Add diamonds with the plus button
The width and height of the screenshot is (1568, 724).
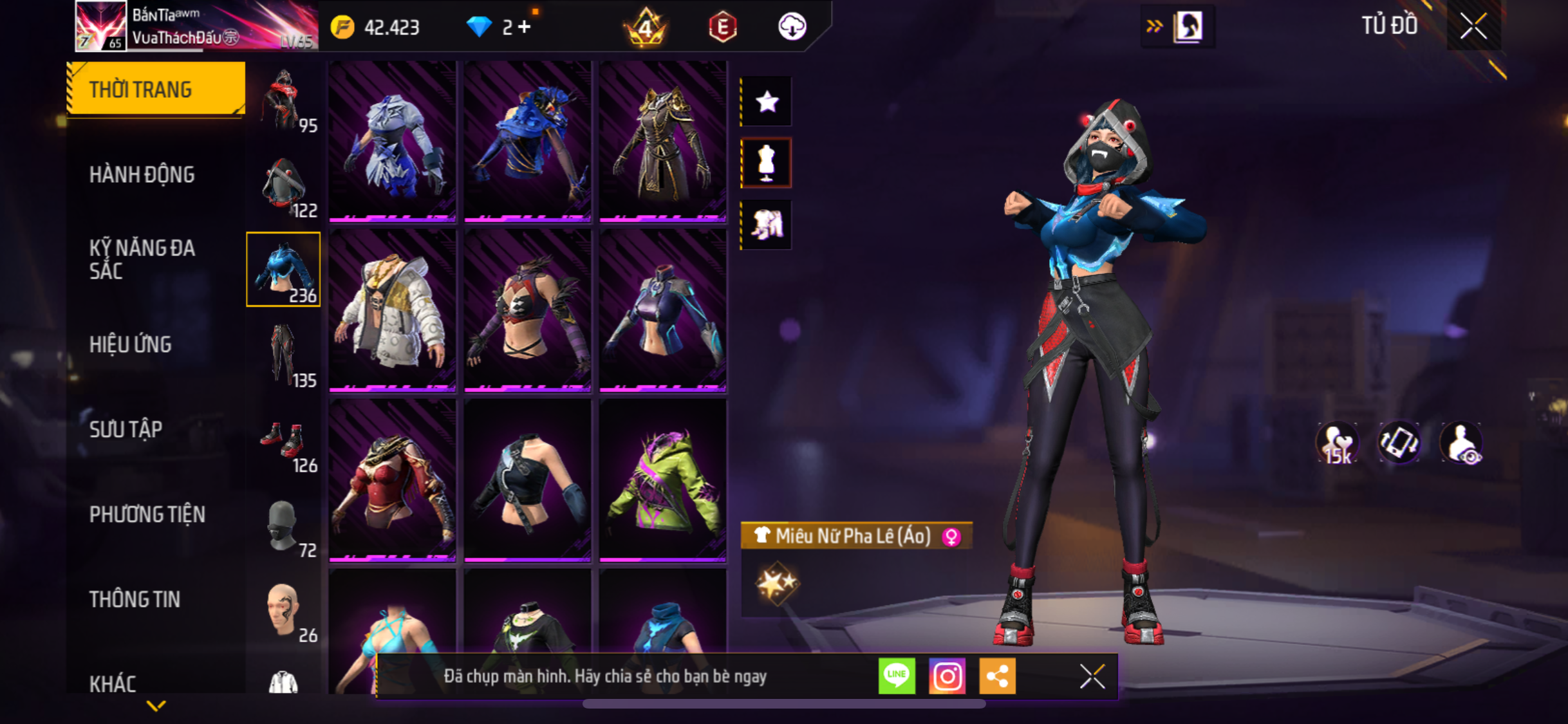click(x=525, y=27)
